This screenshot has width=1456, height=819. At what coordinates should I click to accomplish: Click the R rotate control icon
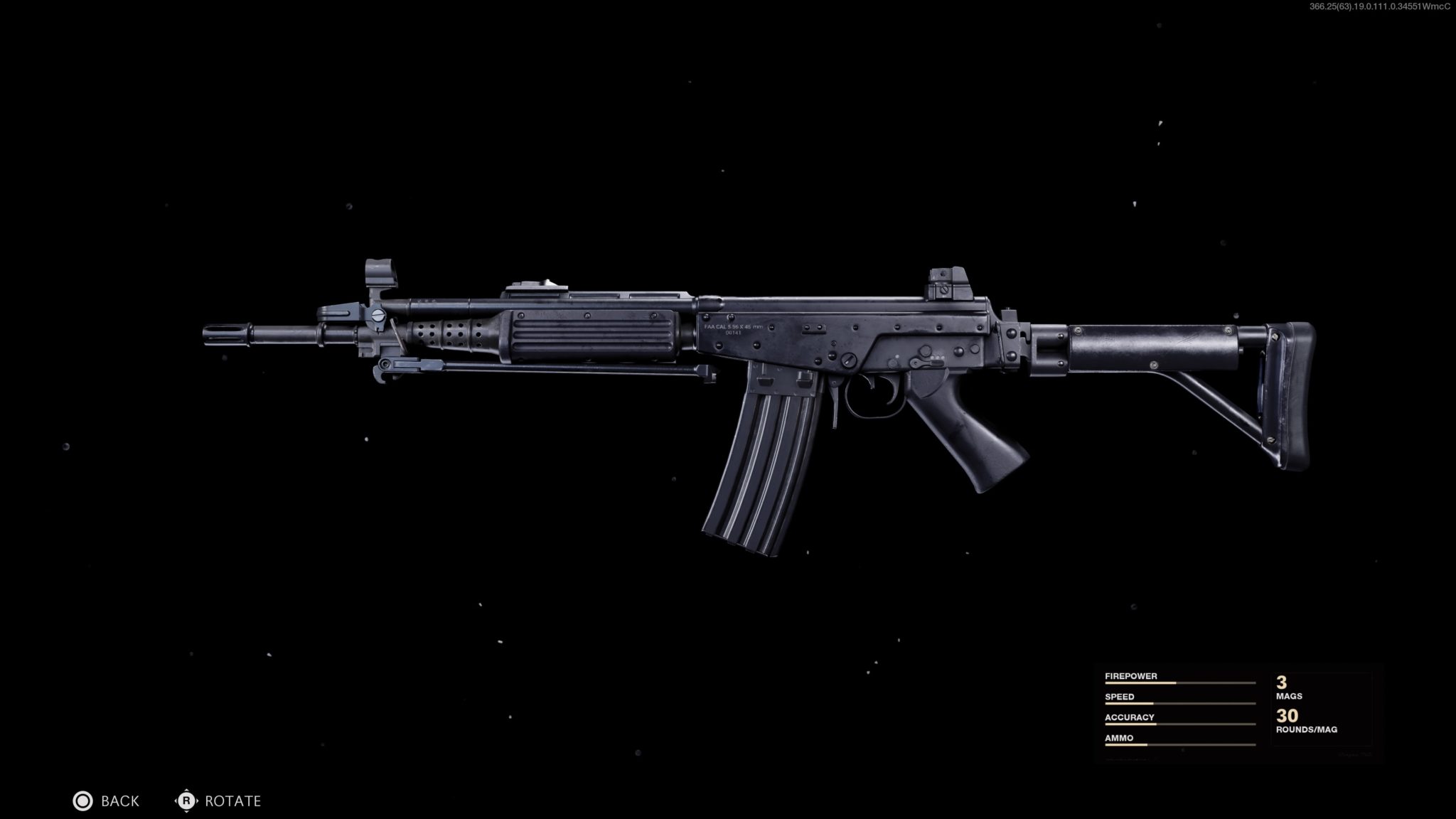(x=186, y=801)
